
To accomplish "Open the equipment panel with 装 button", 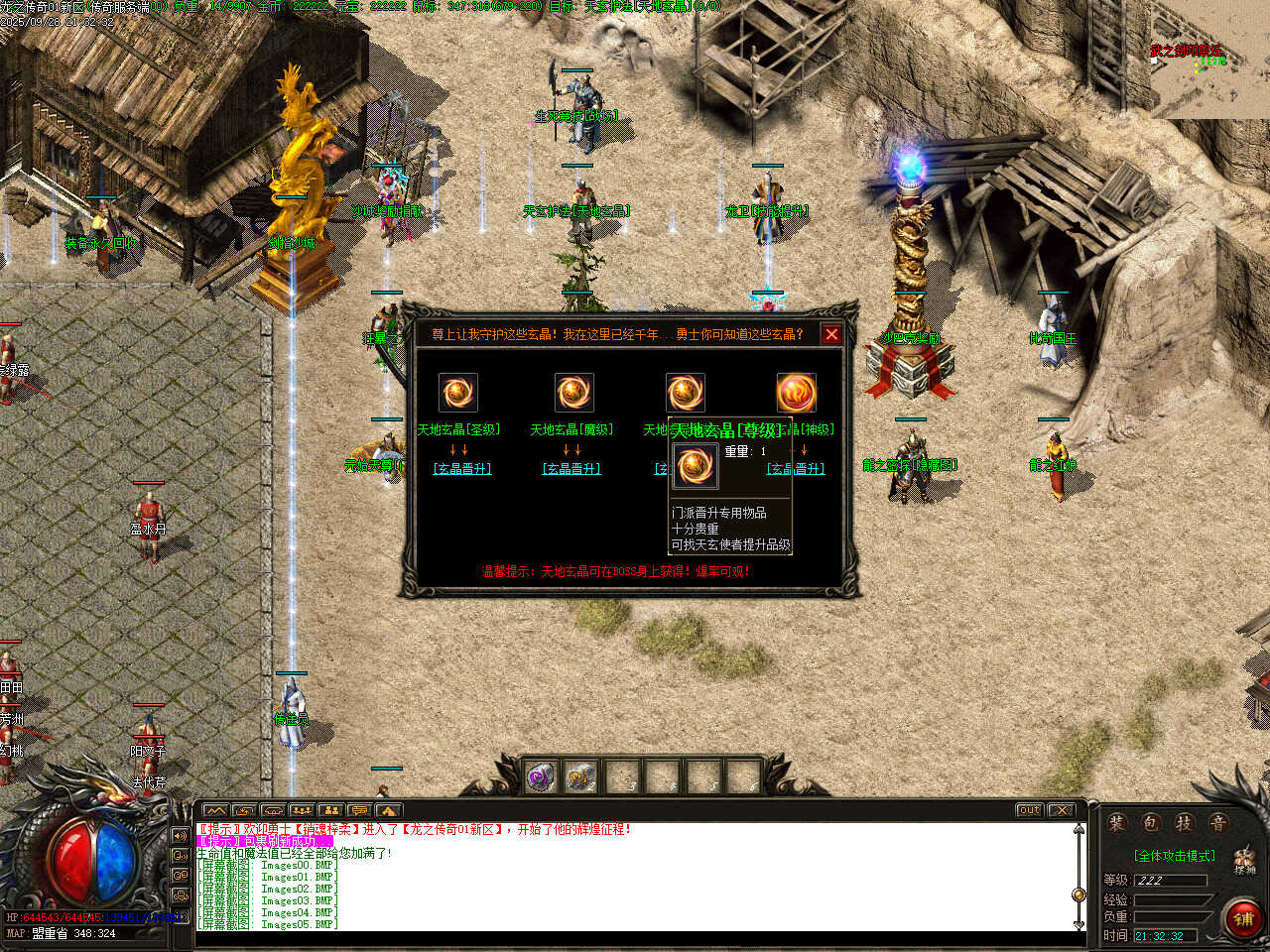I will coord(1117,823).
